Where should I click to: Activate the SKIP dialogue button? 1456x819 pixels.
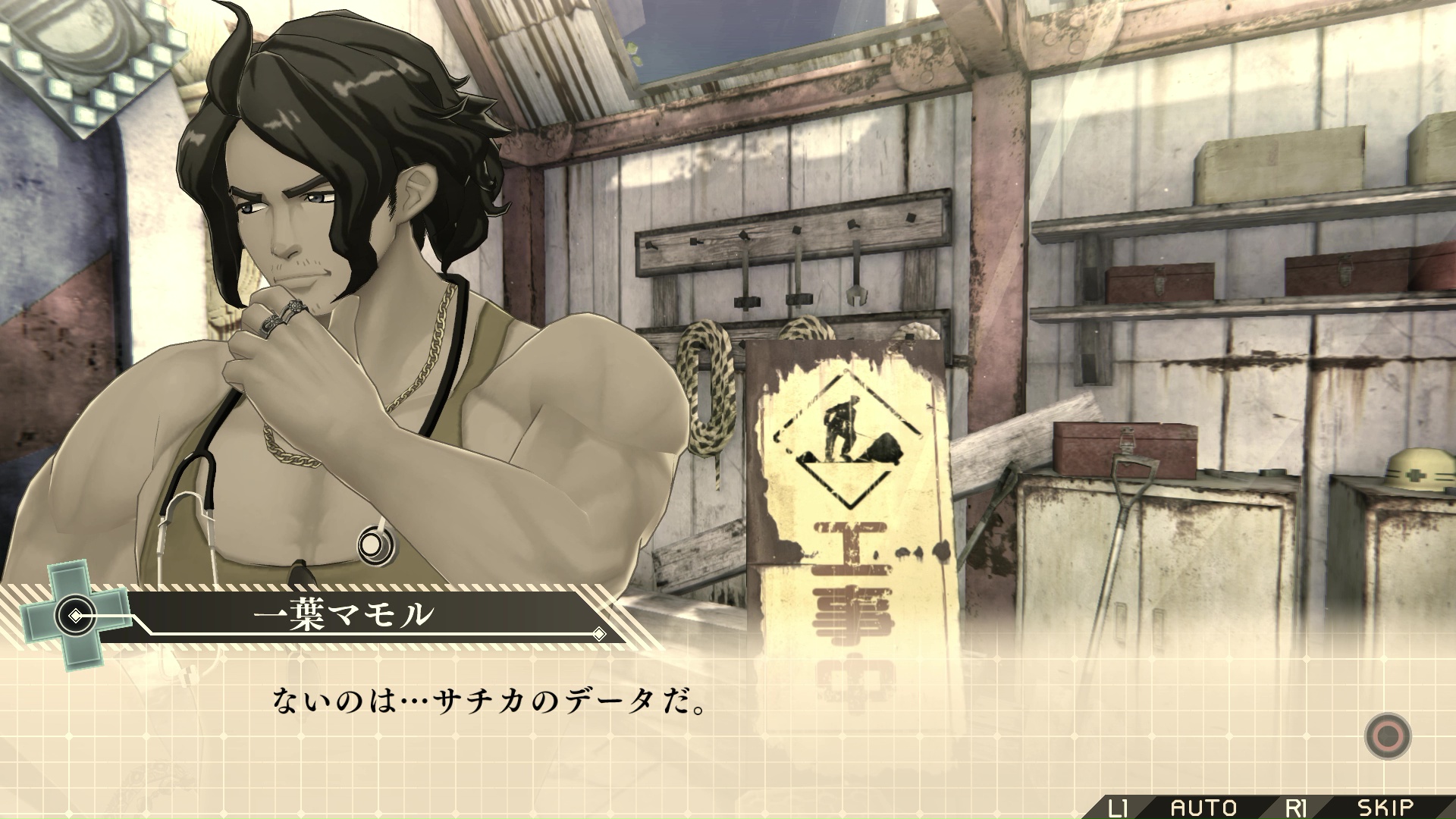[1385, 808]
